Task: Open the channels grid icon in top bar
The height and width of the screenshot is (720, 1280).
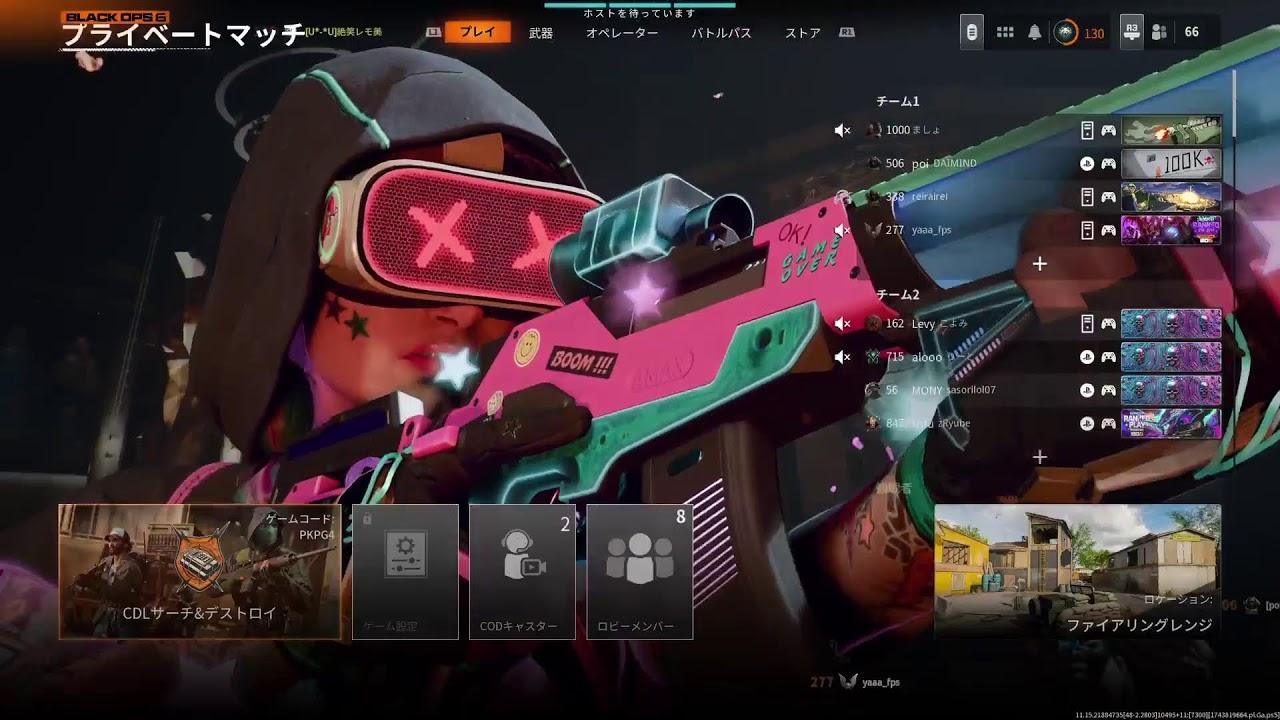Action: (1003, 32)
